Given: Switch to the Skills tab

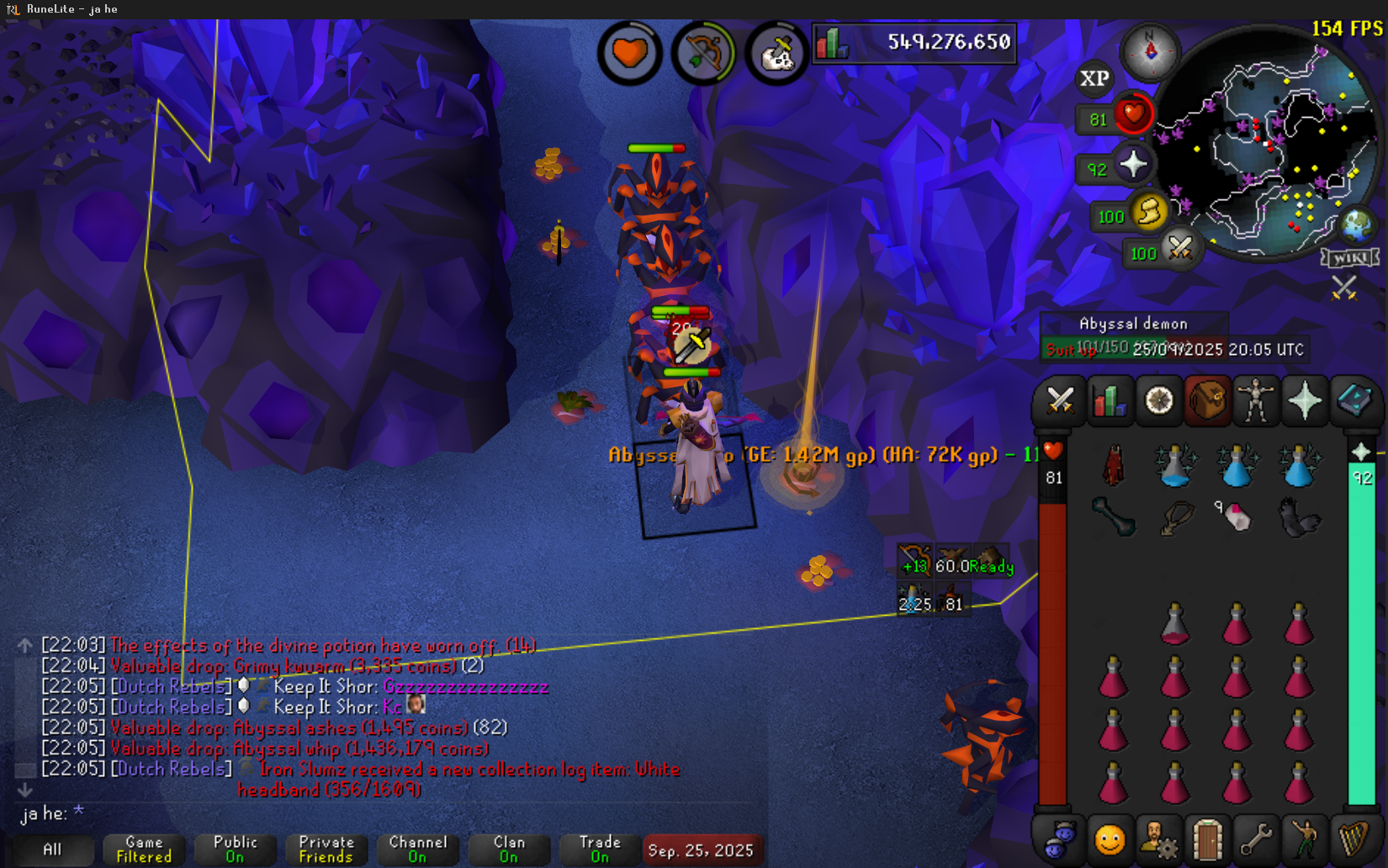Looking at the screenshot, I should click(x=1110, y=400).
